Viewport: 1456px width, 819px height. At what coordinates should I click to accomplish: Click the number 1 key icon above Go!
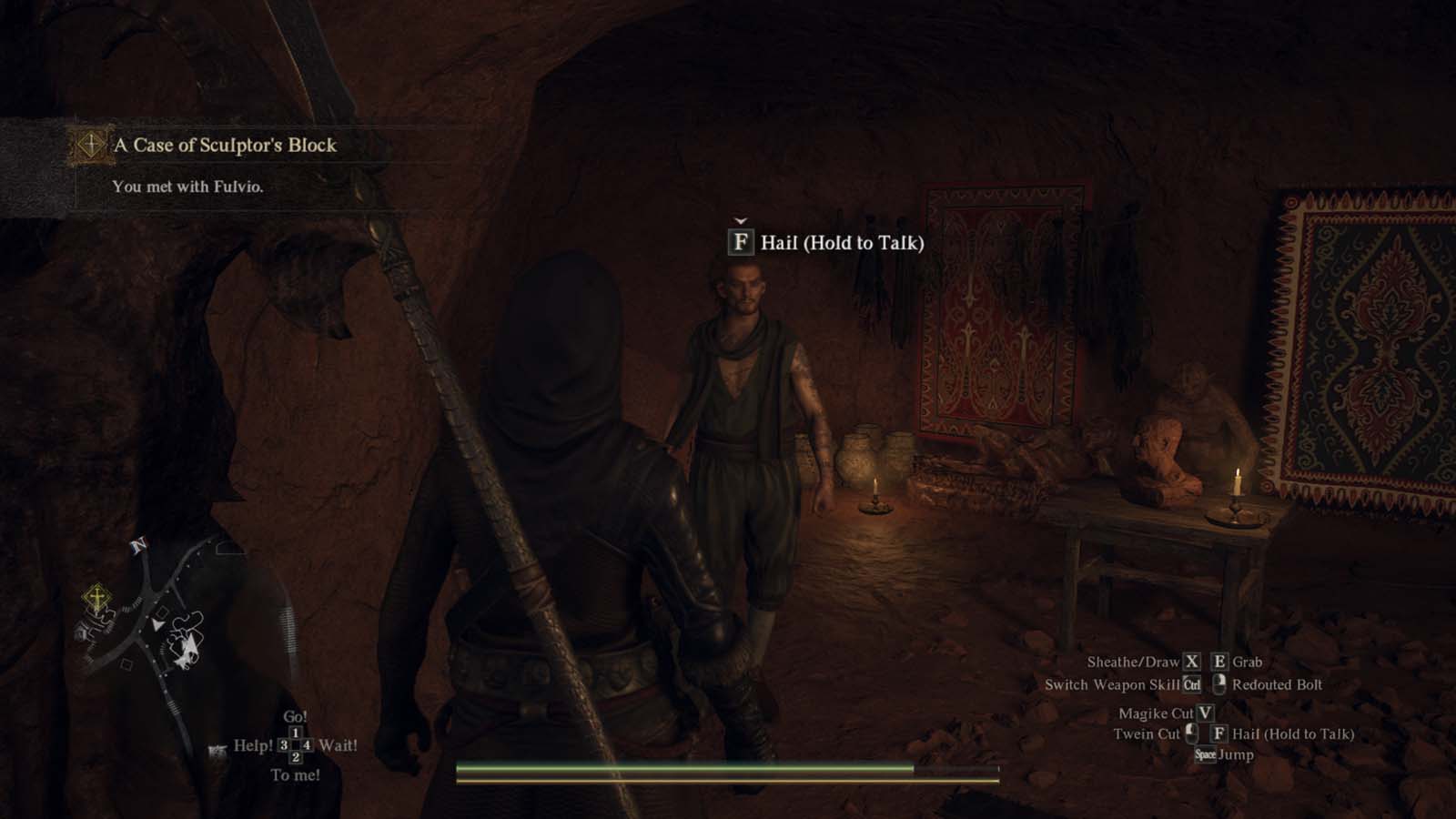(295, 732)
